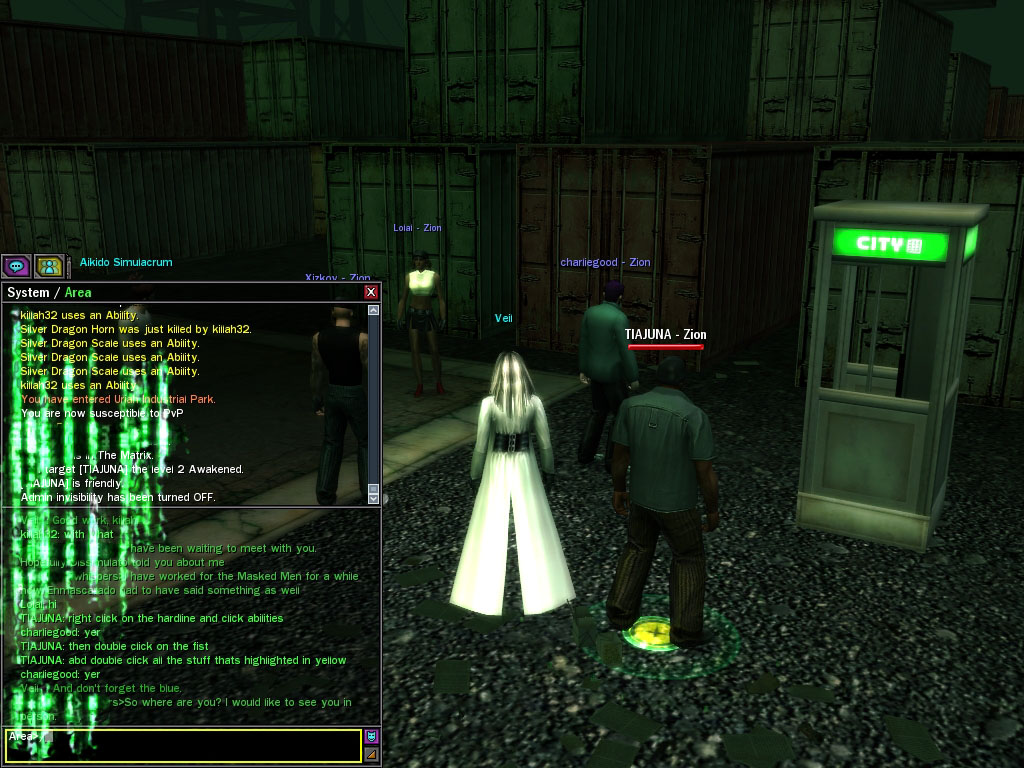Open the purple mask emote button
The width and height of the screenshot is (1024, 768).
pos(372,737)
